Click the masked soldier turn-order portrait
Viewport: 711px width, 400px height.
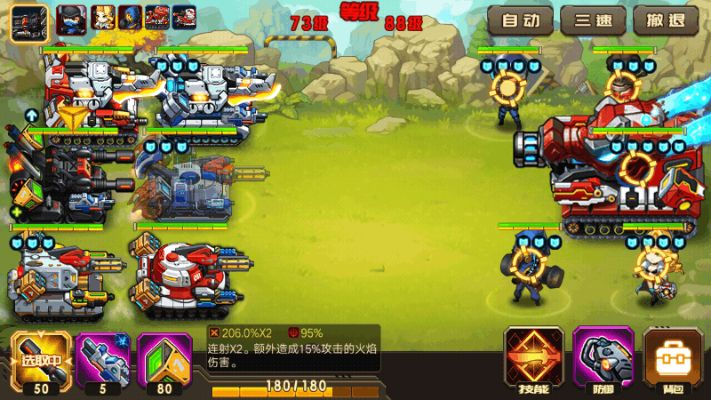pyautogui.click(x=70, y=17)
